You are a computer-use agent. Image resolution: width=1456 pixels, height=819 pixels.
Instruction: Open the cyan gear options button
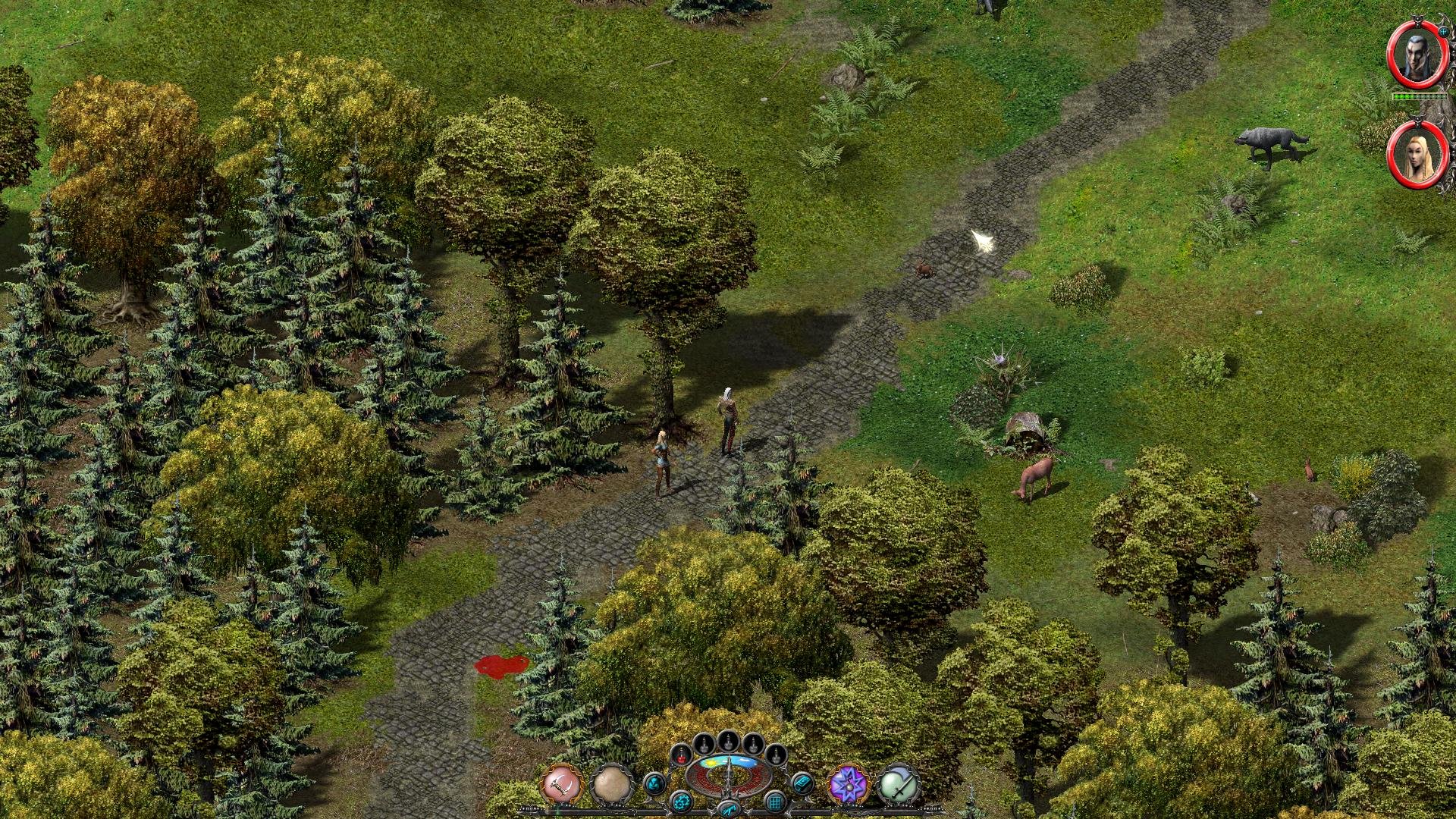[682, 801]
